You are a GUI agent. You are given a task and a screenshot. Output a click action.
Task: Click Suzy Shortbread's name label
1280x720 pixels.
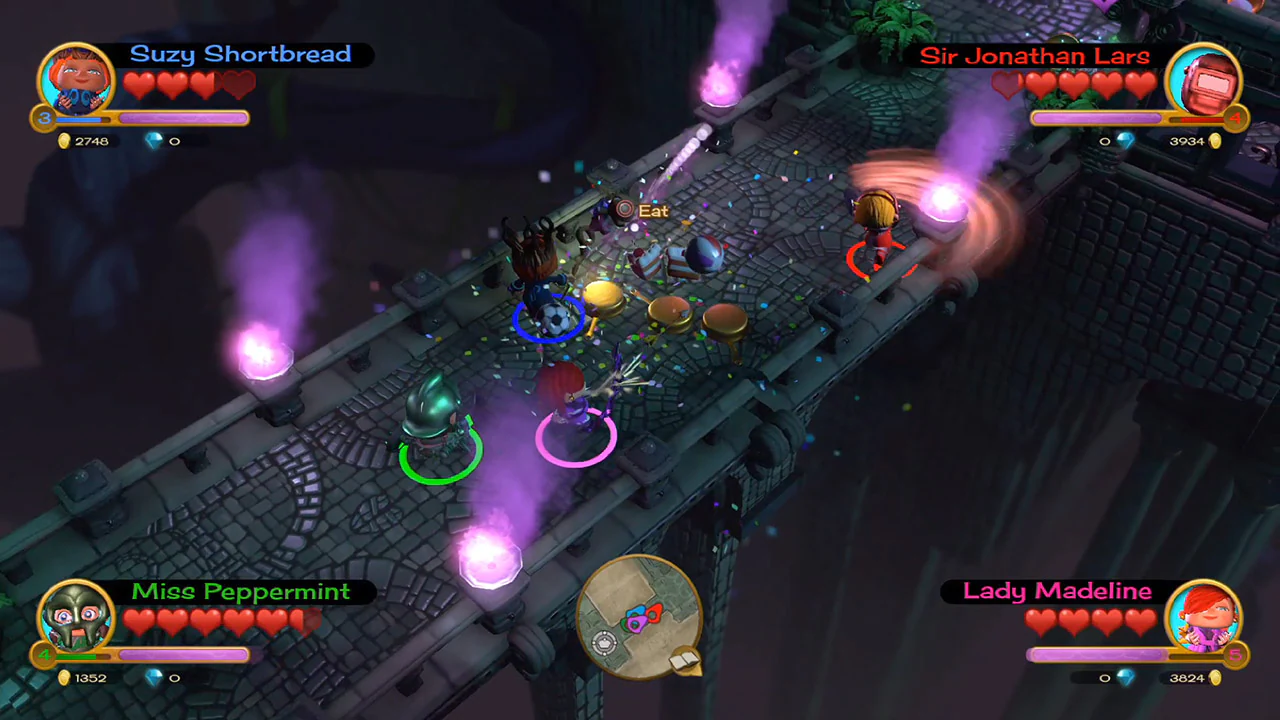pyautogui.click(x=241, y=54)
